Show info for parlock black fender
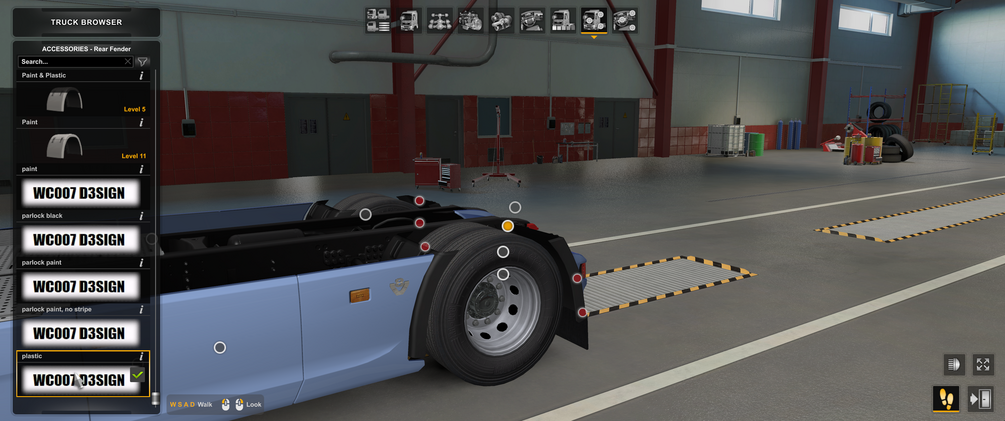1005x421 pixels. 141,216
